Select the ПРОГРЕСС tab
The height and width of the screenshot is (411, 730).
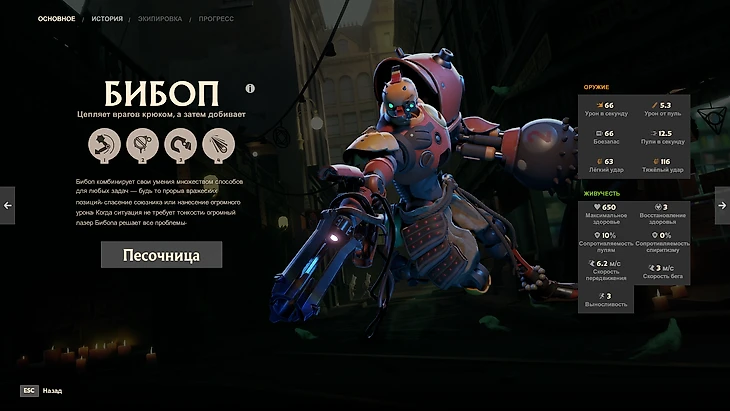[x=215, y=19]
